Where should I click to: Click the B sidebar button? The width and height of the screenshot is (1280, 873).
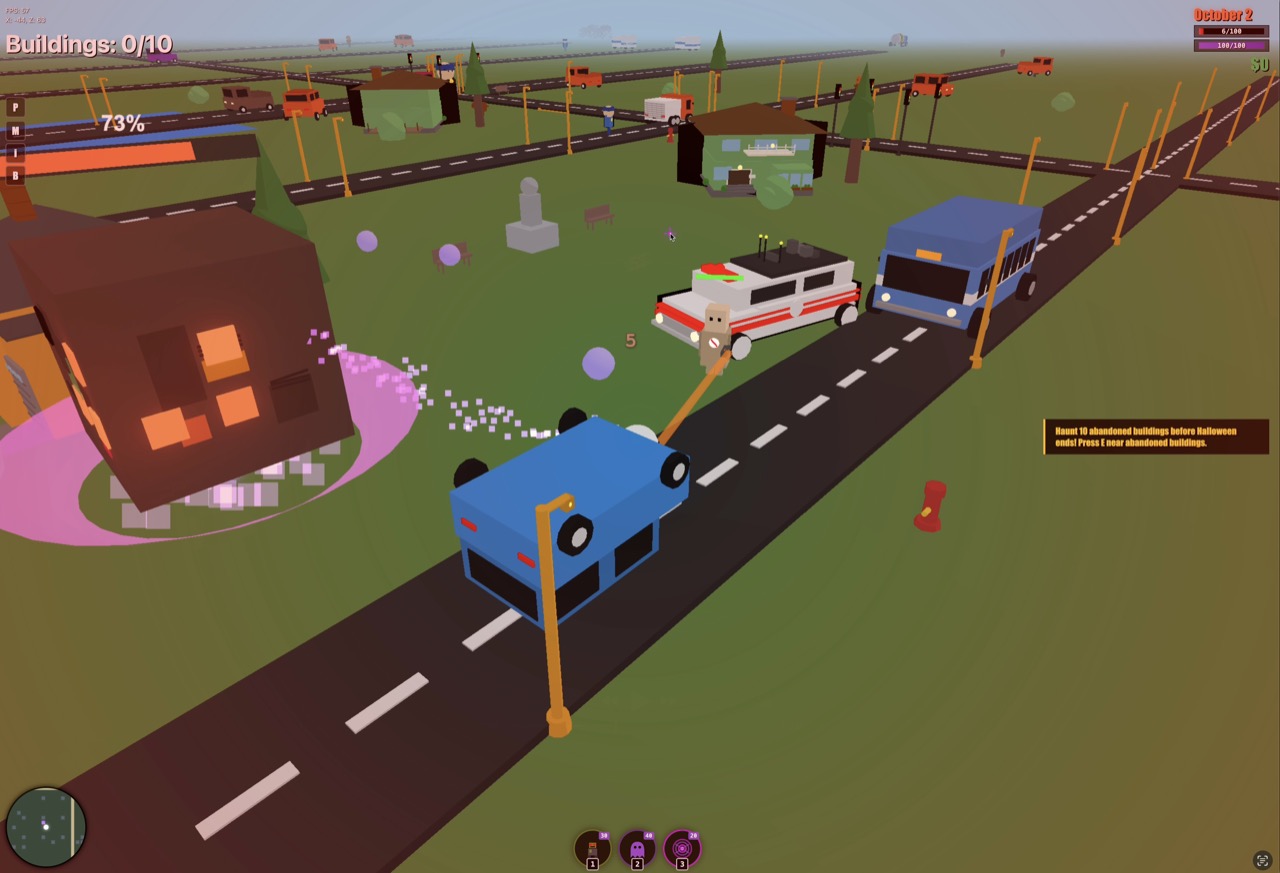(x=15, y=176)
